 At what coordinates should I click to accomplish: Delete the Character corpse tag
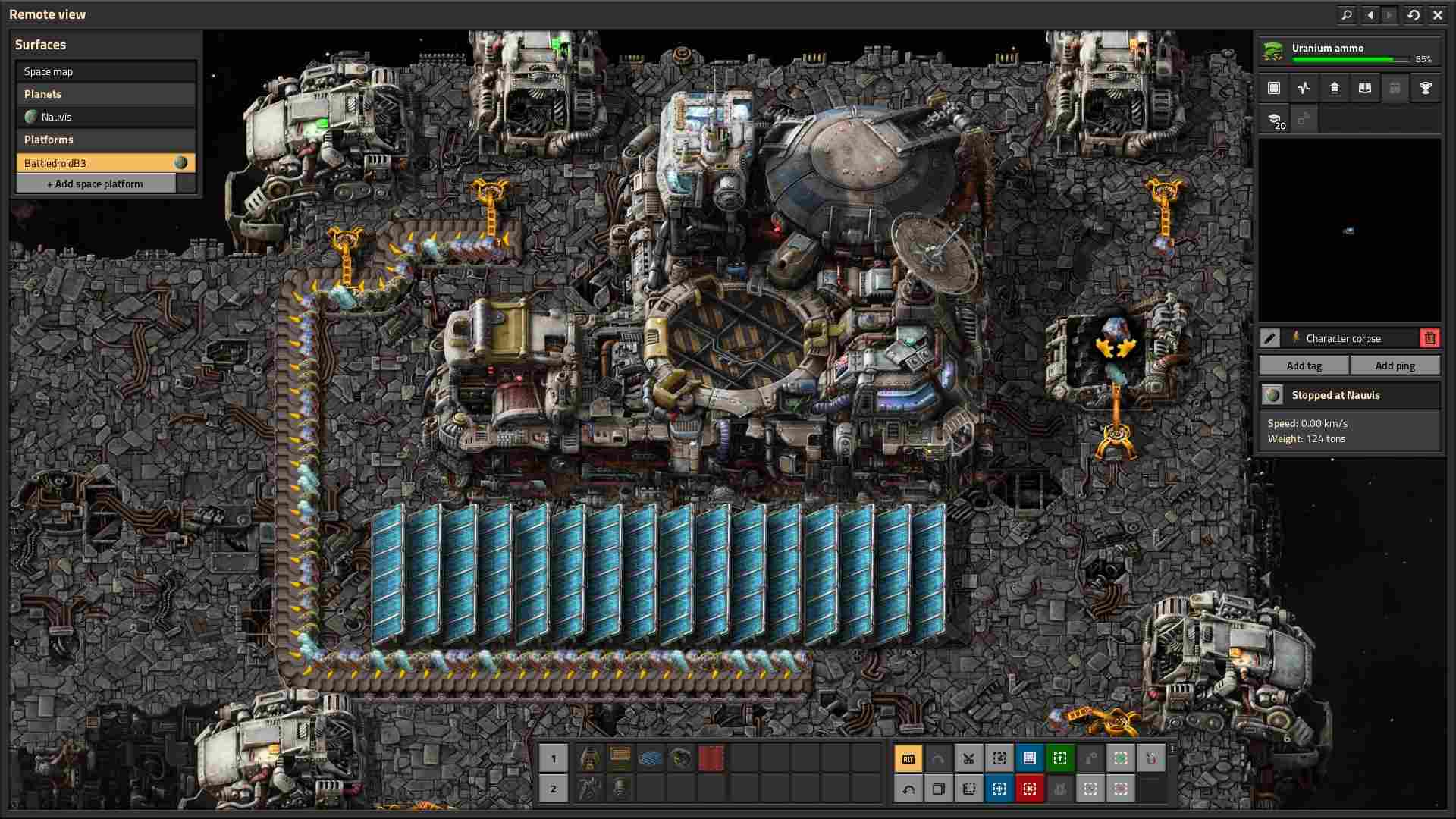pyautogui.click(x=1429, y=338)
